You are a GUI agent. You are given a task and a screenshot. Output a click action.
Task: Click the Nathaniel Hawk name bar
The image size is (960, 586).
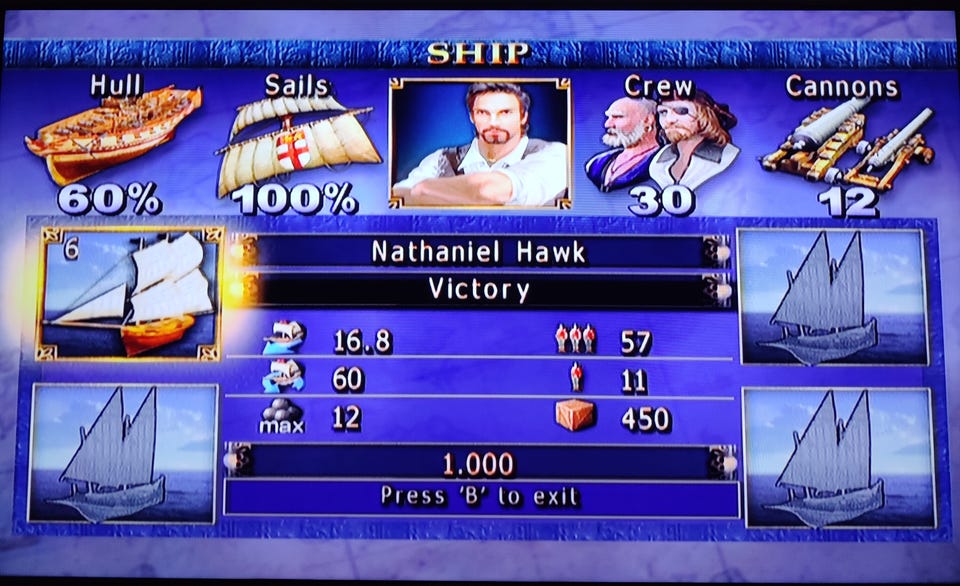point(478,251)
